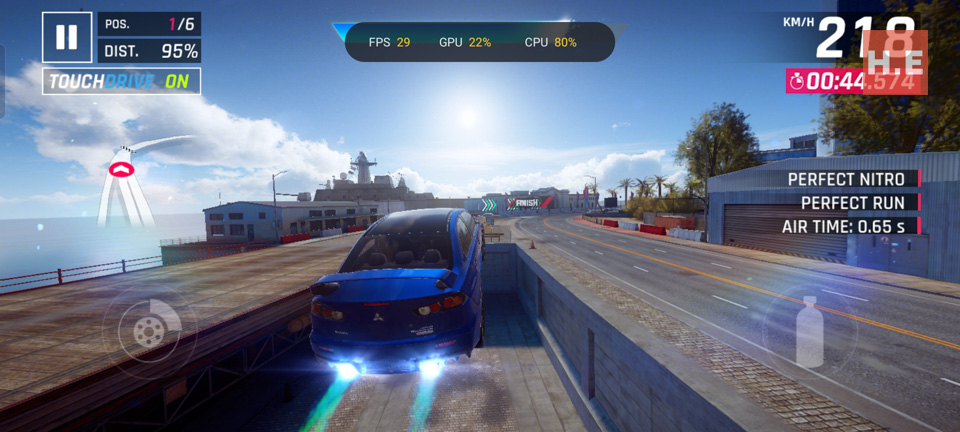The image size is (960, 432).
Task: Activate the nitro bottle boost
Action: tap(809, 330)
